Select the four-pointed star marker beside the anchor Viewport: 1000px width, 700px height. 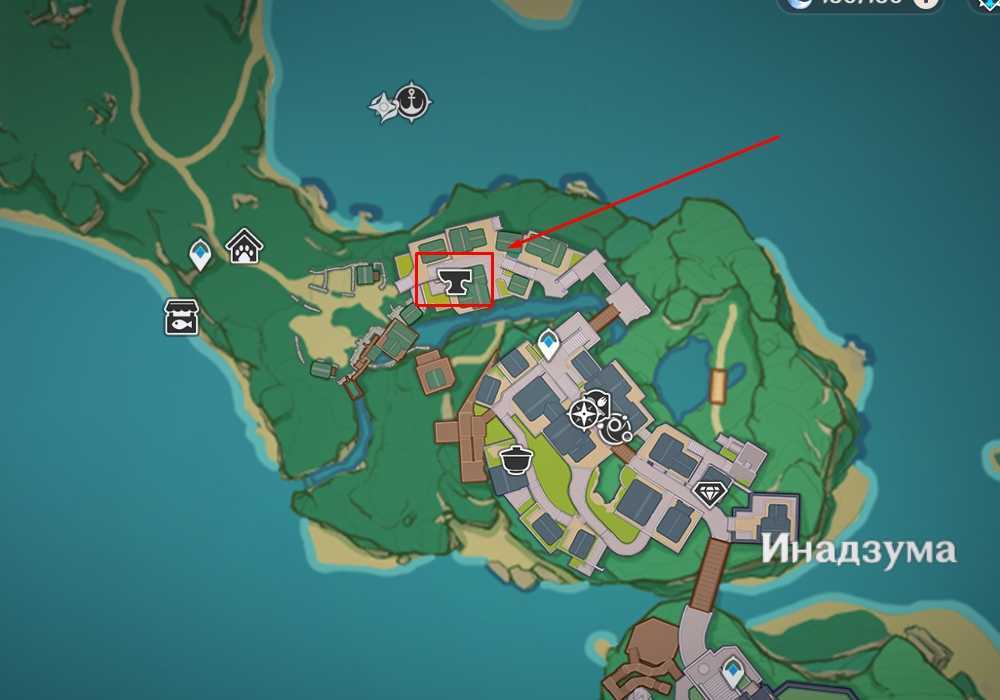coord(382,106)
